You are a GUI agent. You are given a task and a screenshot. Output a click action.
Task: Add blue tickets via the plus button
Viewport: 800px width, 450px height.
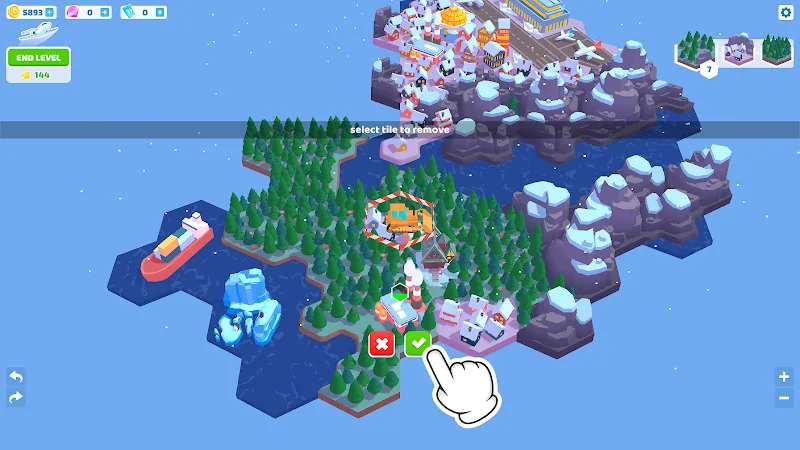tap(160, 12)
